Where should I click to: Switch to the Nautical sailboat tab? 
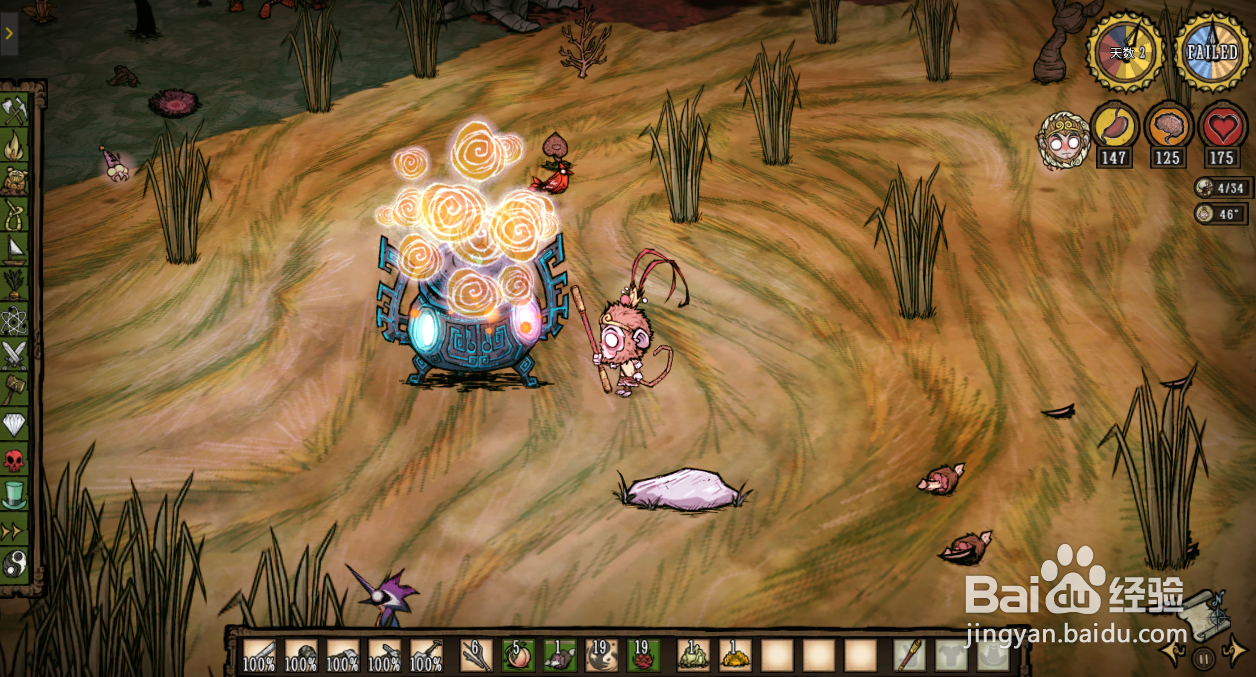[15, 249]
